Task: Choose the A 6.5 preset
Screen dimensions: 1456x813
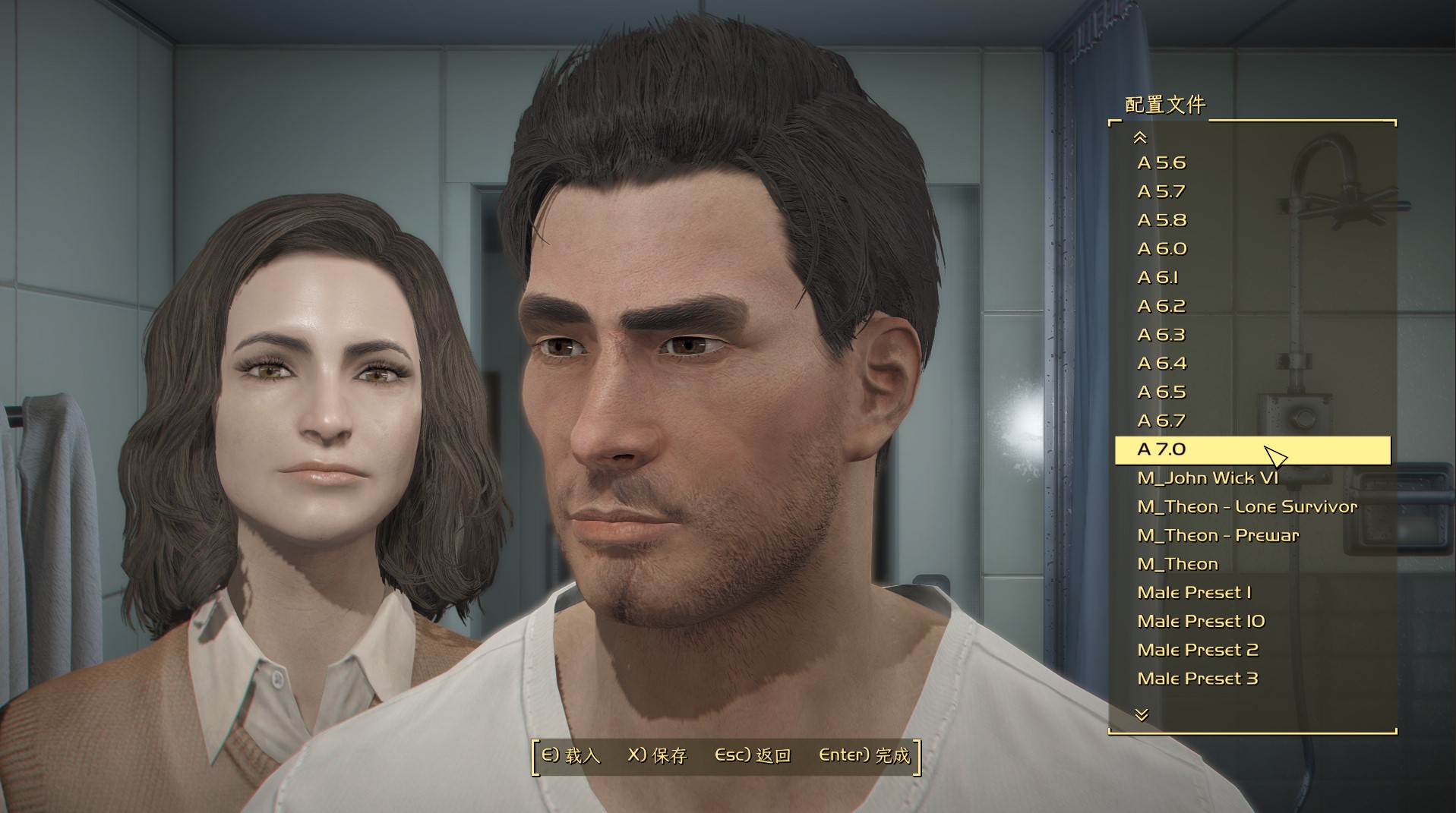Action: (1161, 392)
